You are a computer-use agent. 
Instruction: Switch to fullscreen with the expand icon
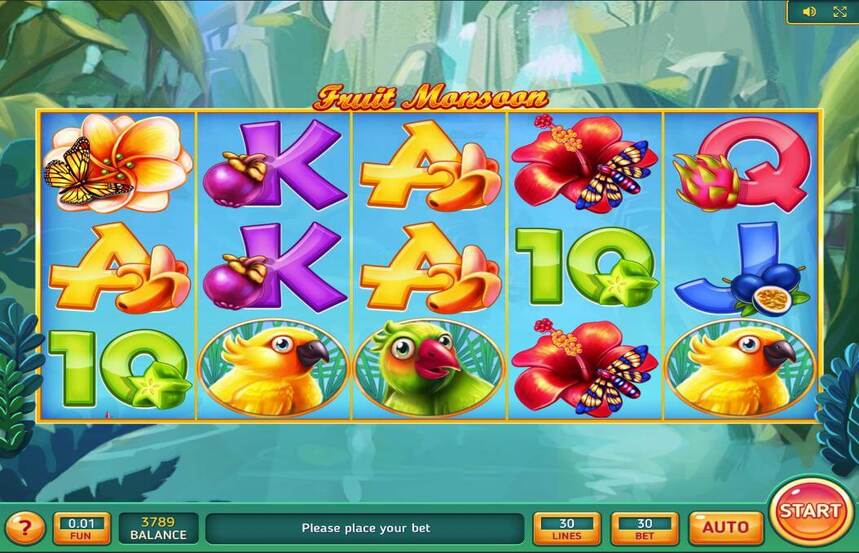tap(839, 12)
